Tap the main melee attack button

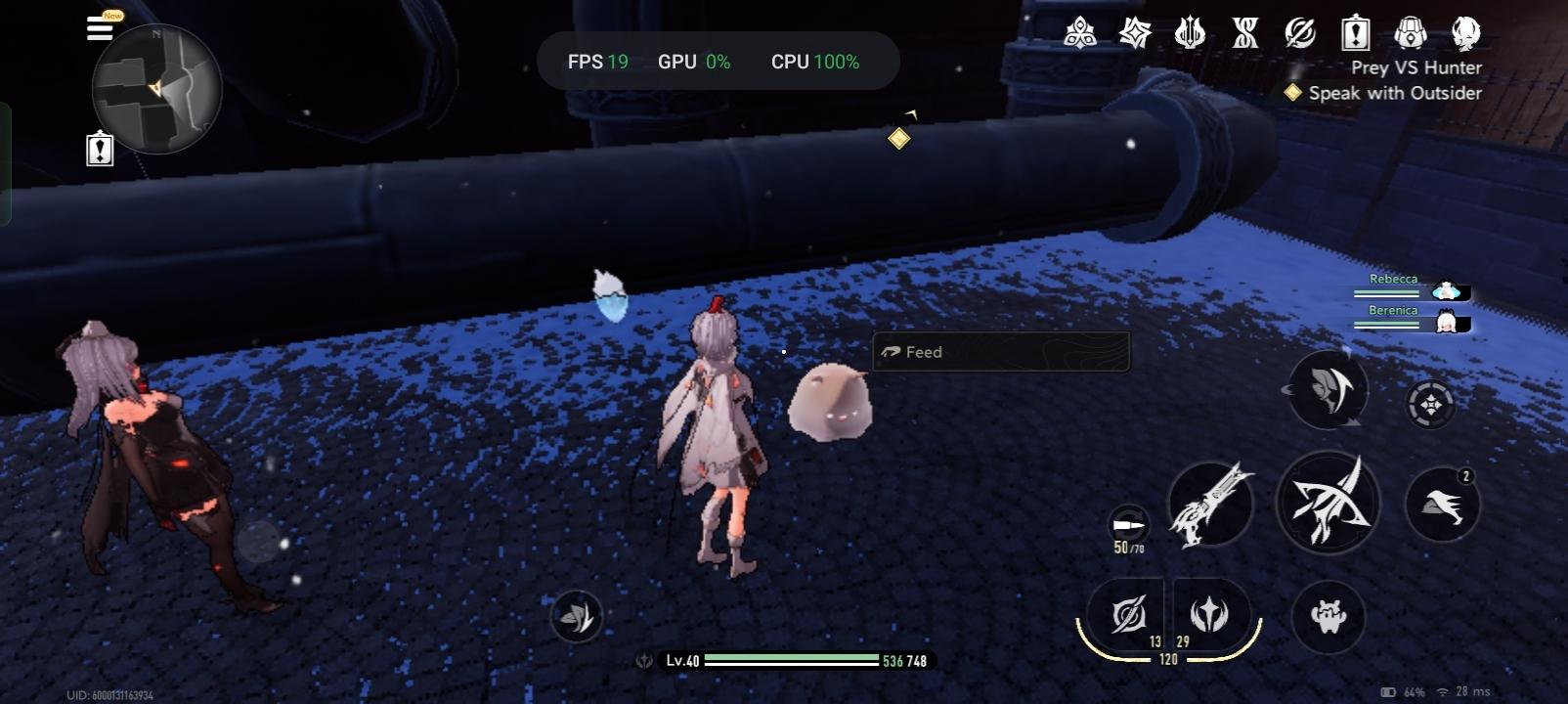tap(1328, 503)
